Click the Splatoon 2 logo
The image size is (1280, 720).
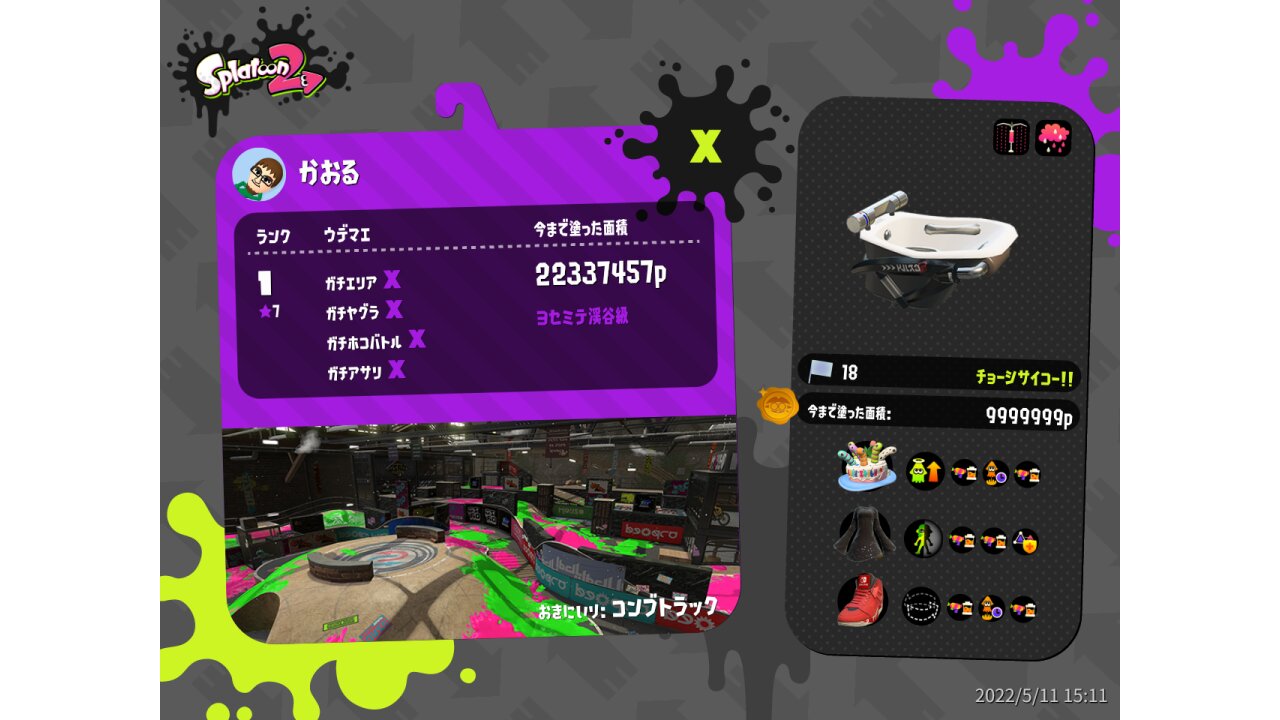(x=260, y=75)
